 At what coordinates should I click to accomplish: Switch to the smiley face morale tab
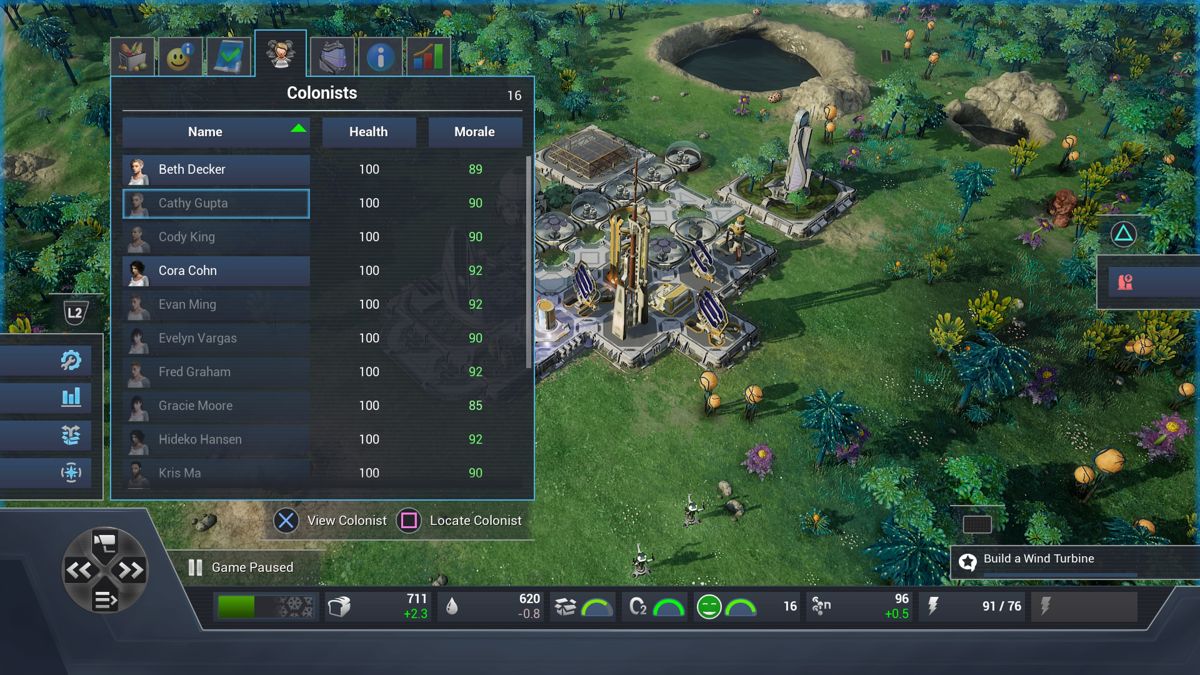click(x=180, y=57)
